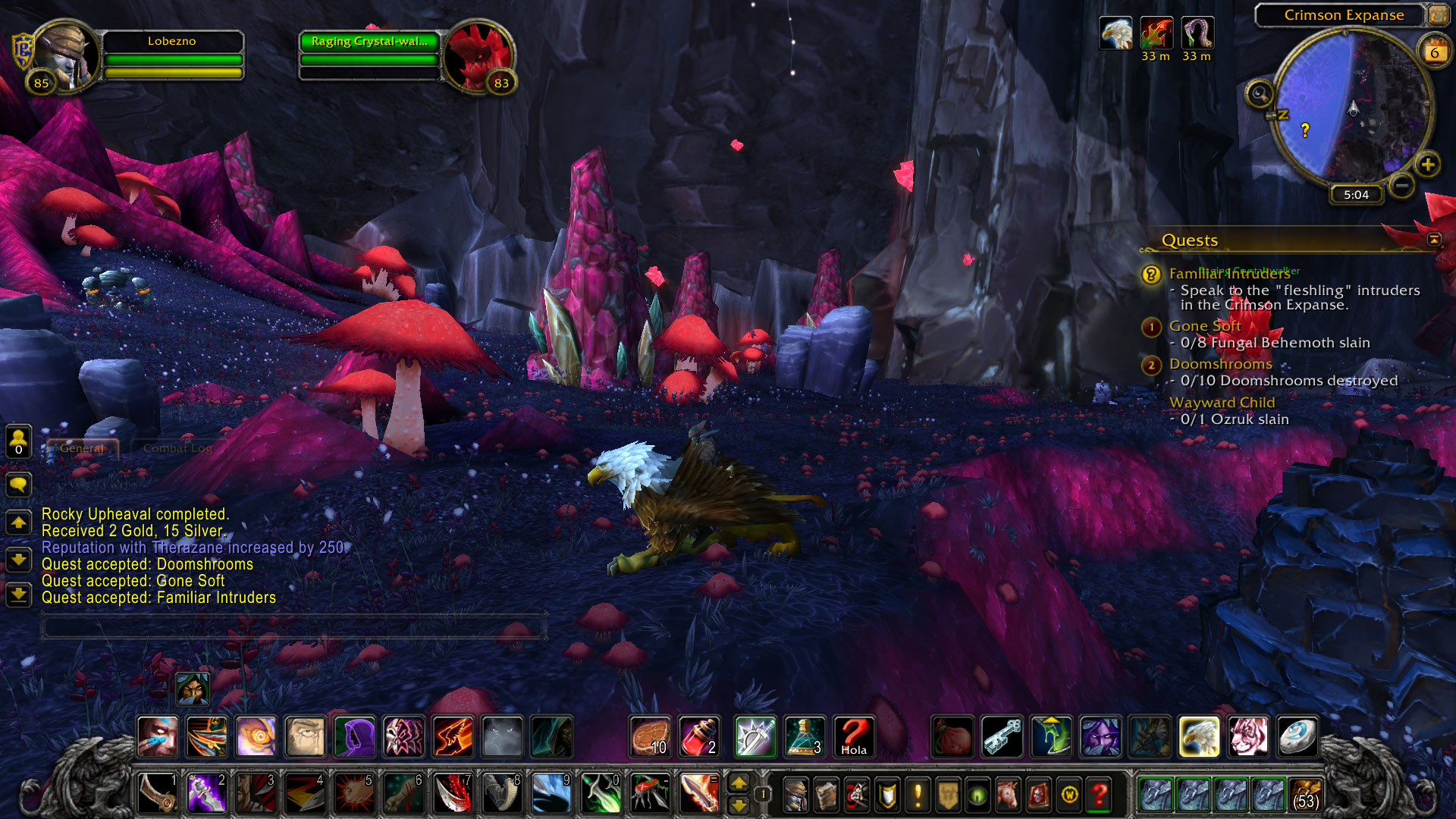Use the red healing potion slot

(698, 736)
